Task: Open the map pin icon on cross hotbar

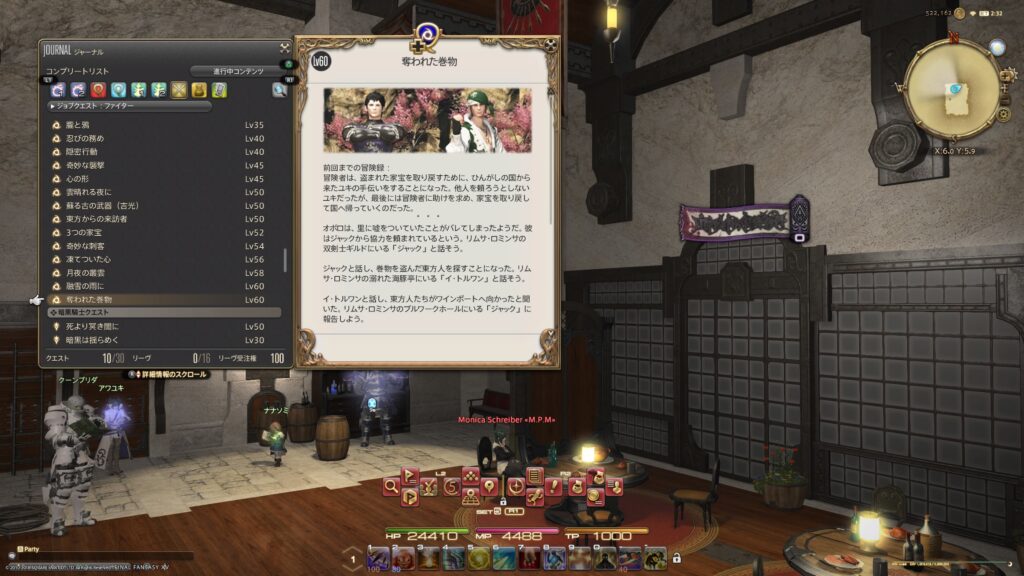Action: point(489,486)
